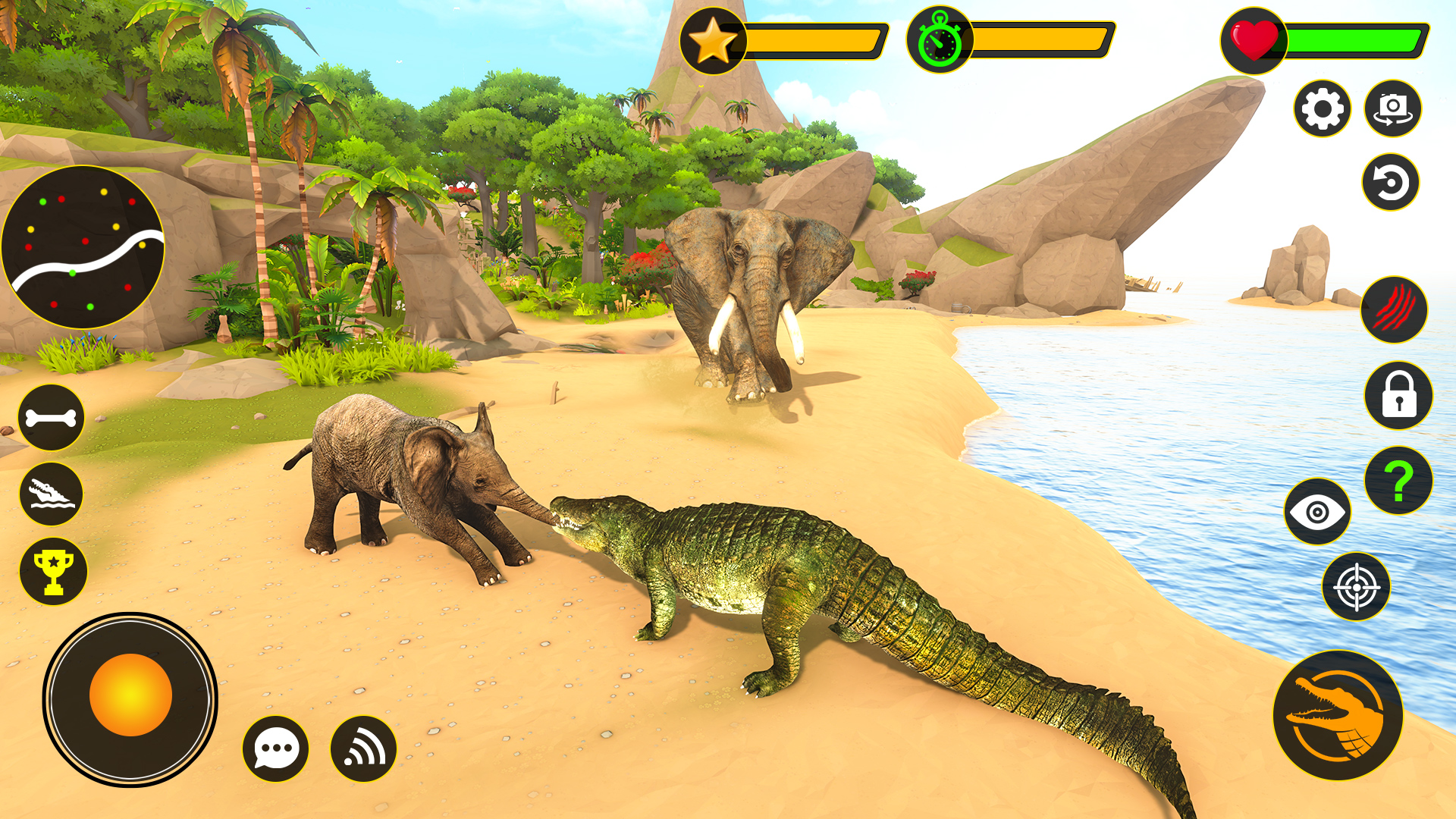
Task: Open the chat message bubble
Action: pos(276,748)
